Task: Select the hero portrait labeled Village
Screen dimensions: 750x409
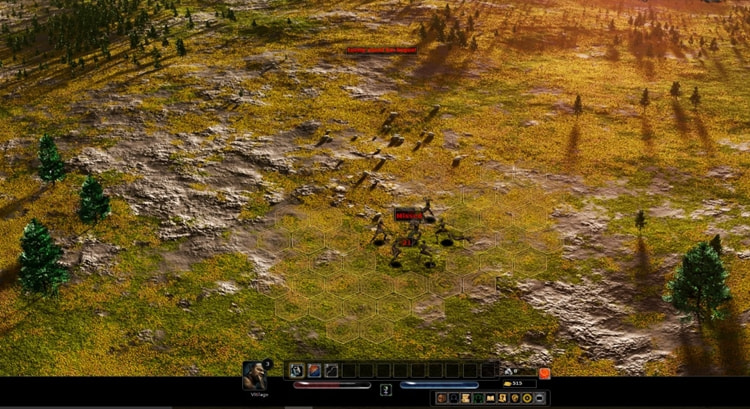Action: [254, 375]
